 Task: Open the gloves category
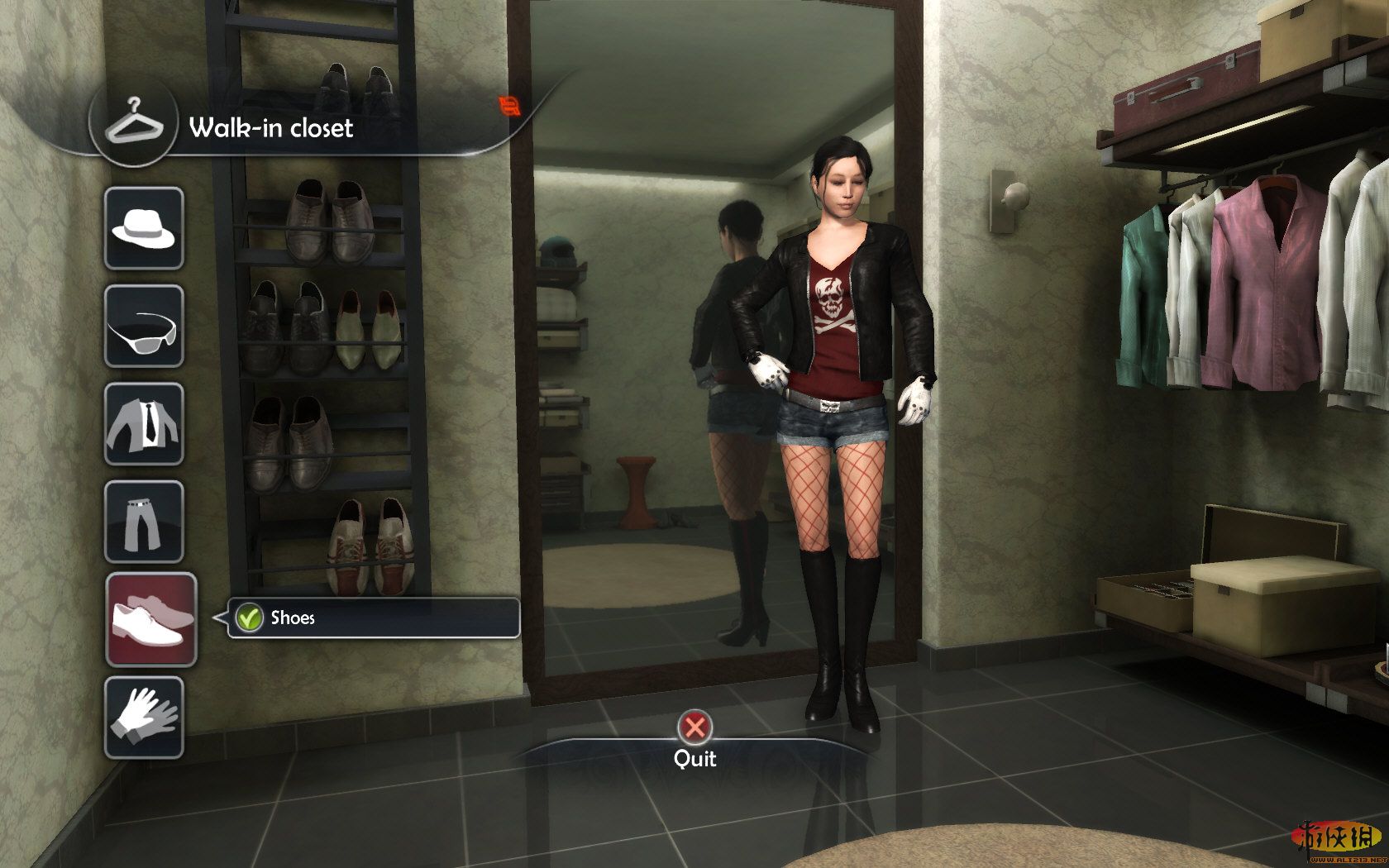click(144, 717)
